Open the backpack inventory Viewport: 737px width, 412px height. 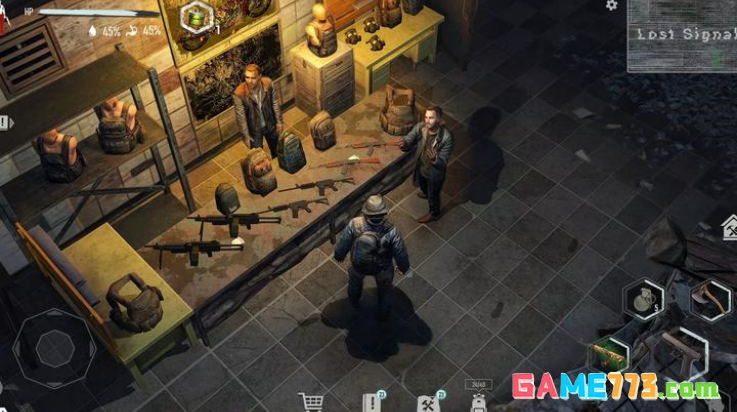(x=478, y=402)
